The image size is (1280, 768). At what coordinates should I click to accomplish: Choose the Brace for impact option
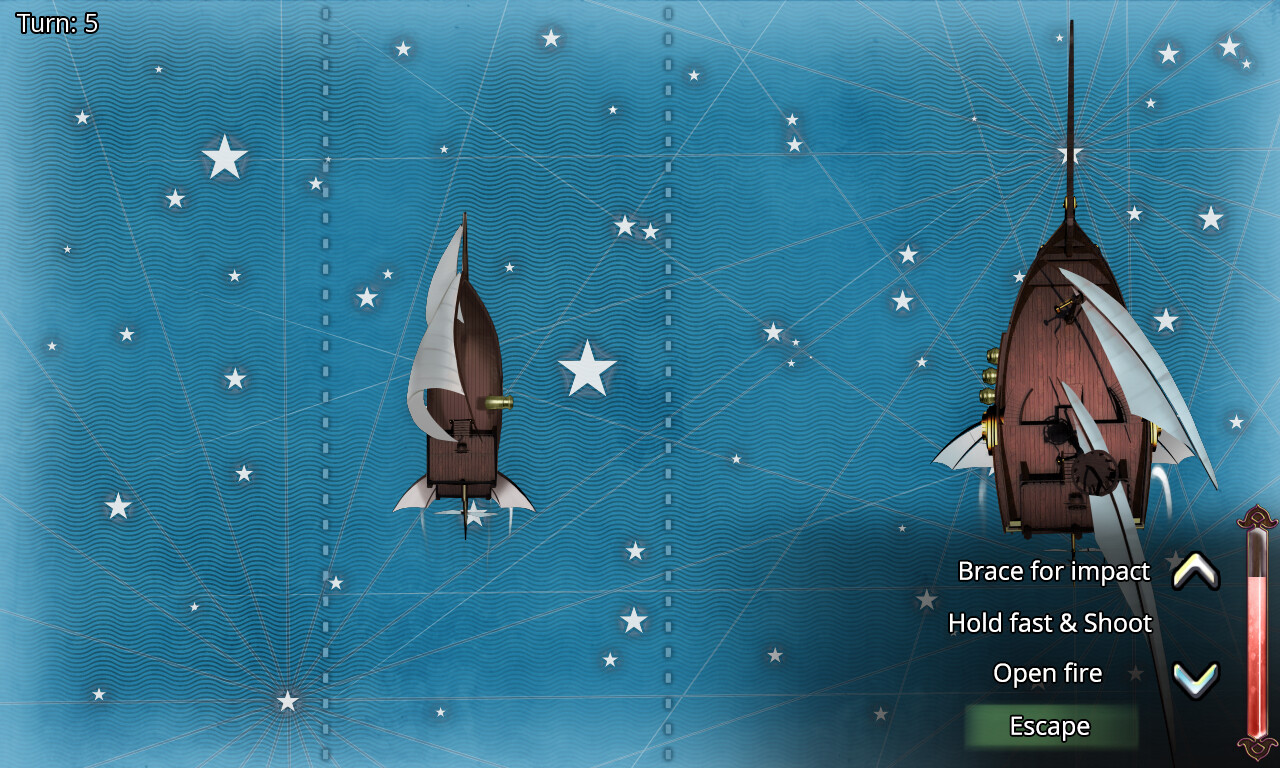1054,571
